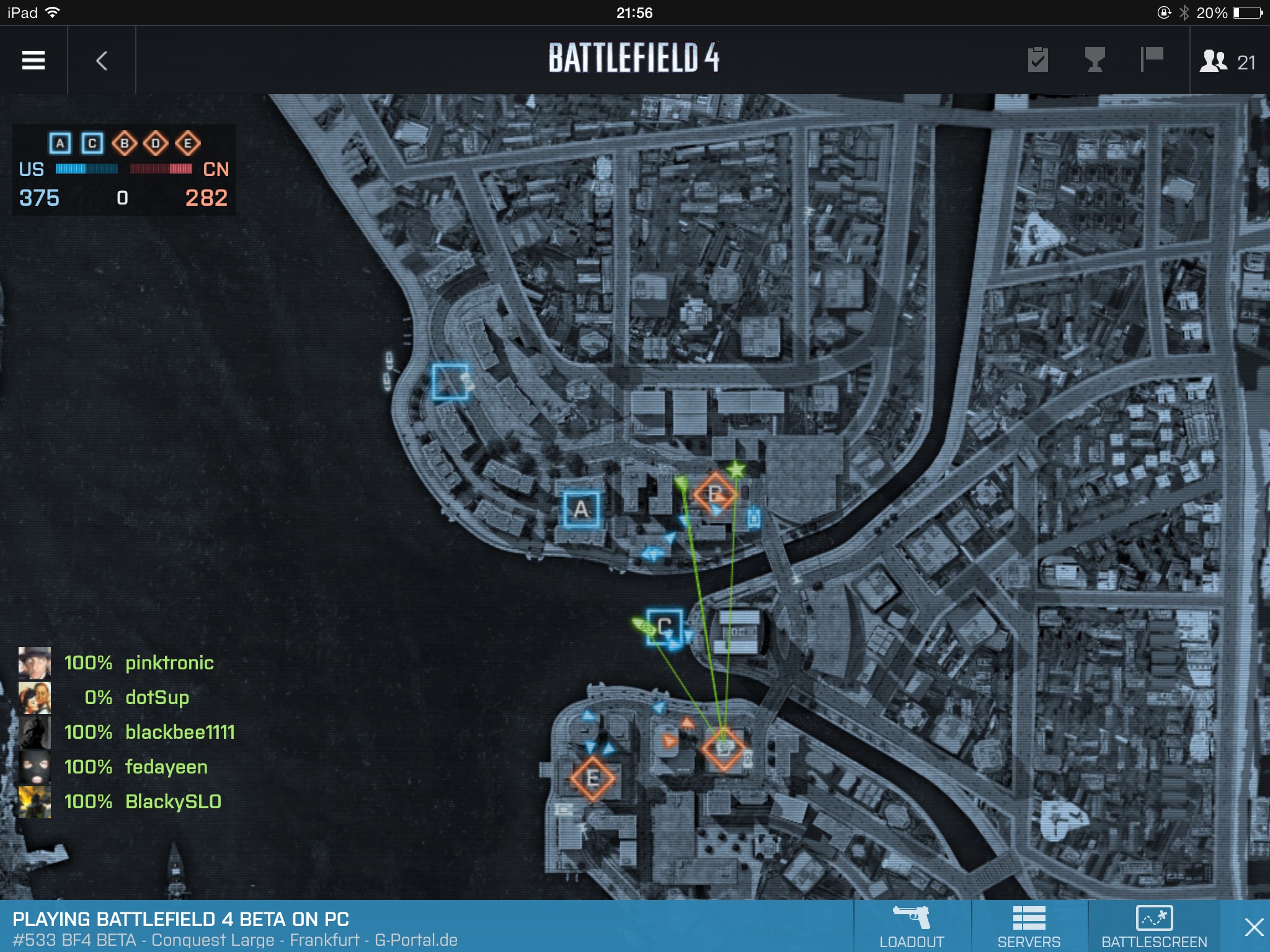Select capture point B on the map
The image size is (1270, 952).
pos(715,494)
